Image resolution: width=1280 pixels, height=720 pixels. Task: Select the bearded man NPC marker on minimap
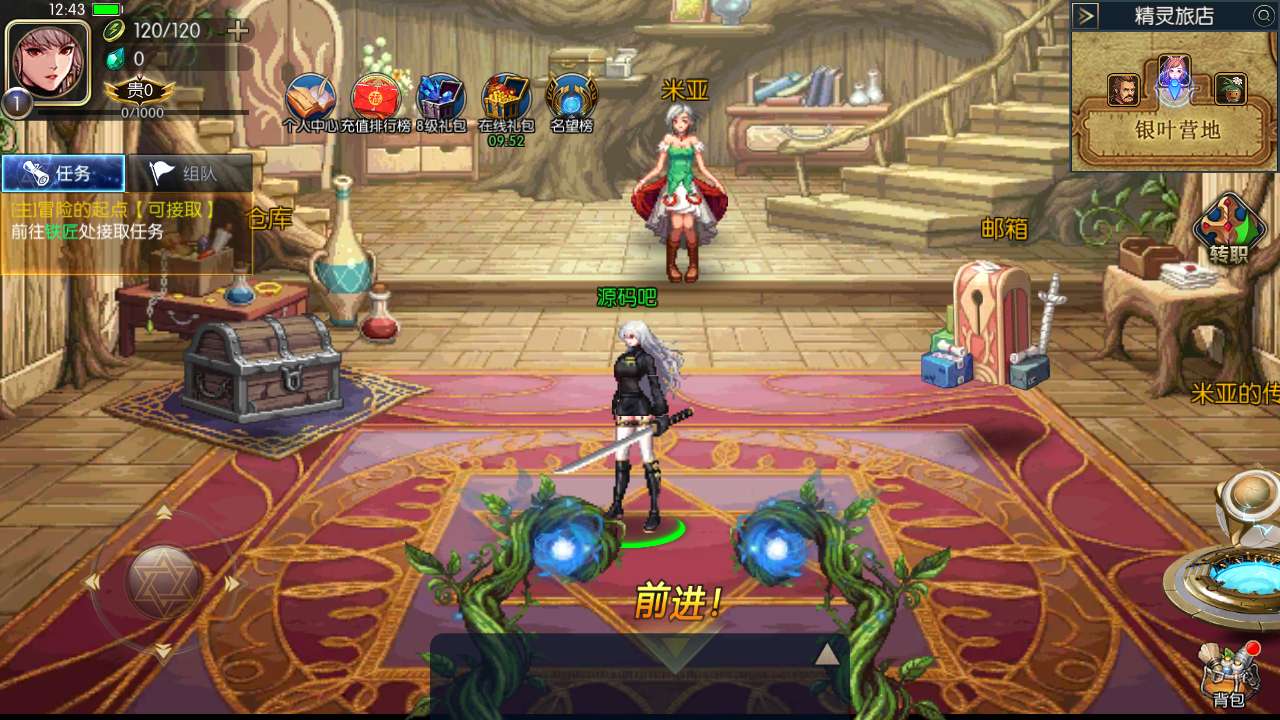tap(1123, 90)
